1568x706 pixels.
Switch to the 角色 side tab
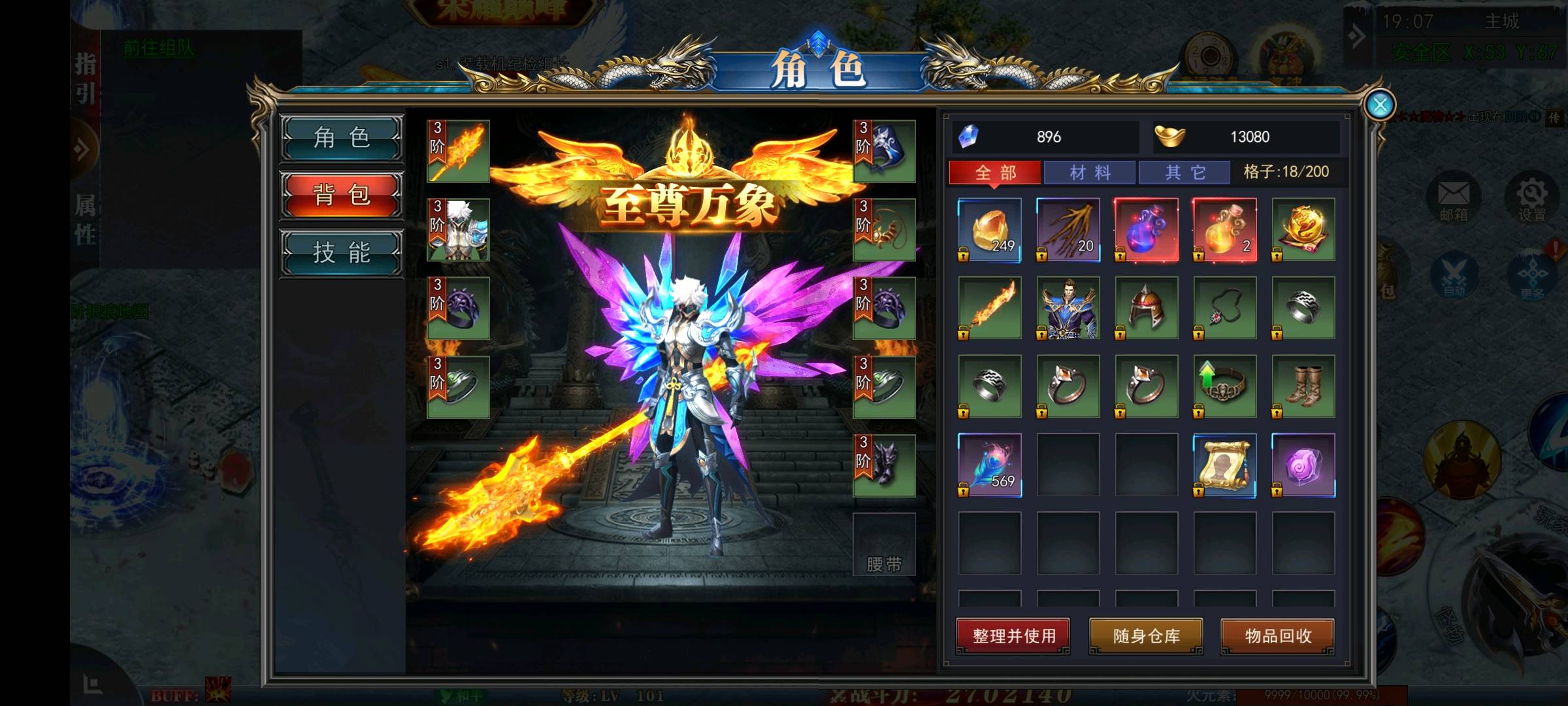(342, 138)
